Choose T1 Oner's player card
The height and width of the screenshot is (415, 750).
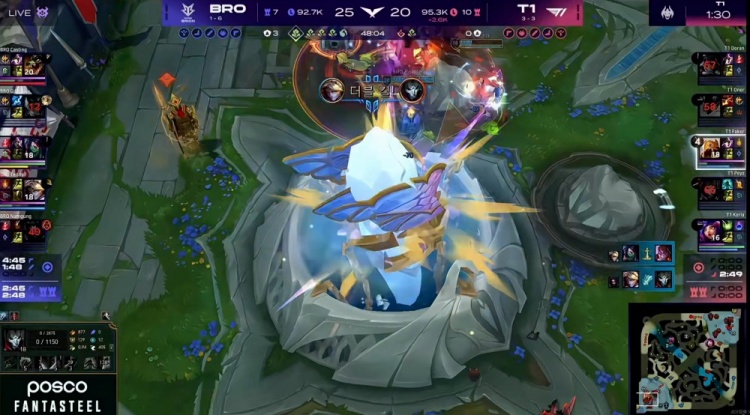pos(720,106)
